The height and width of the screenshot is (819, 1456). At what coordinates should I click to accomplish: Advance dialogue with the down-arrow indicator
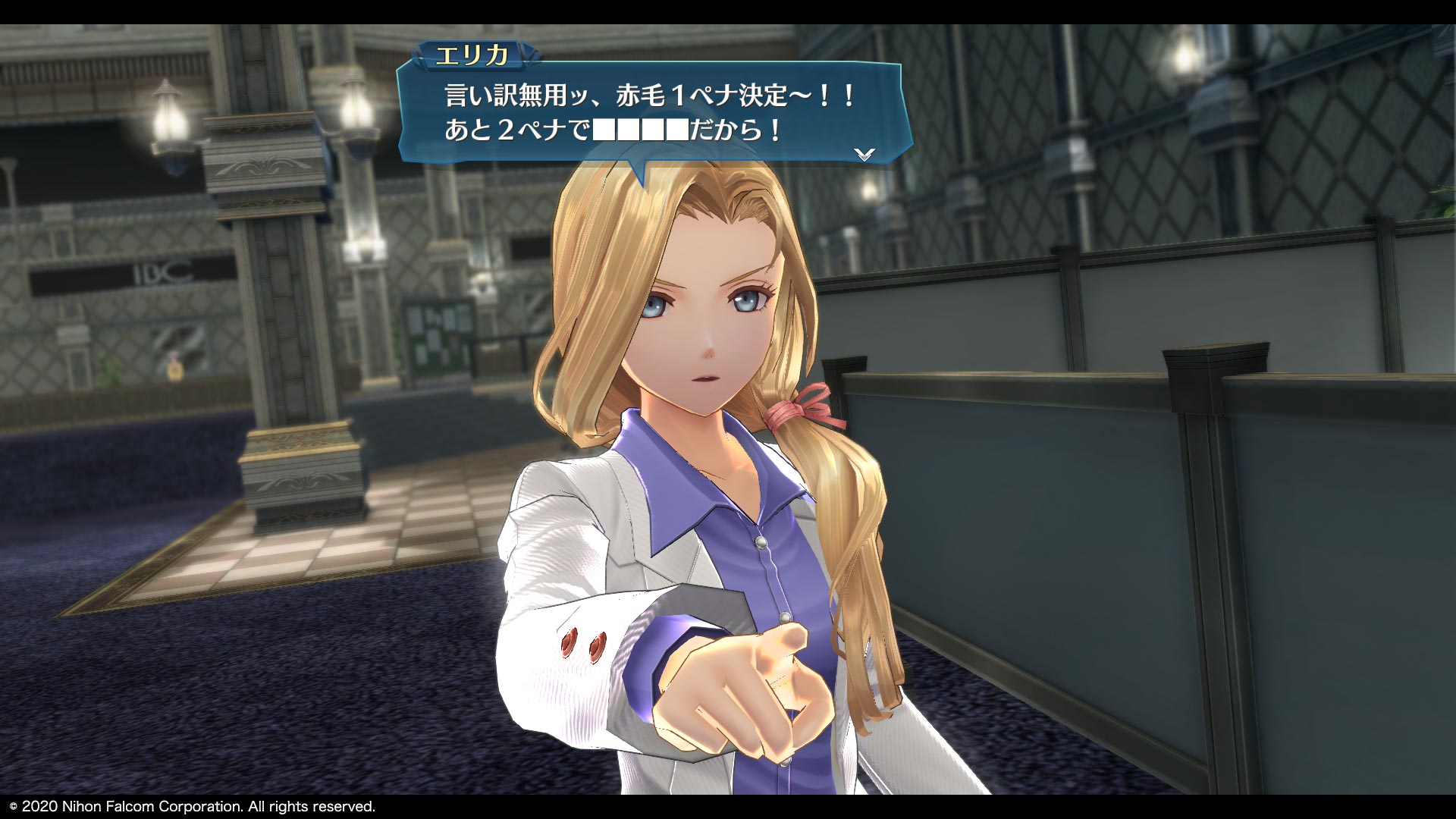864,154
